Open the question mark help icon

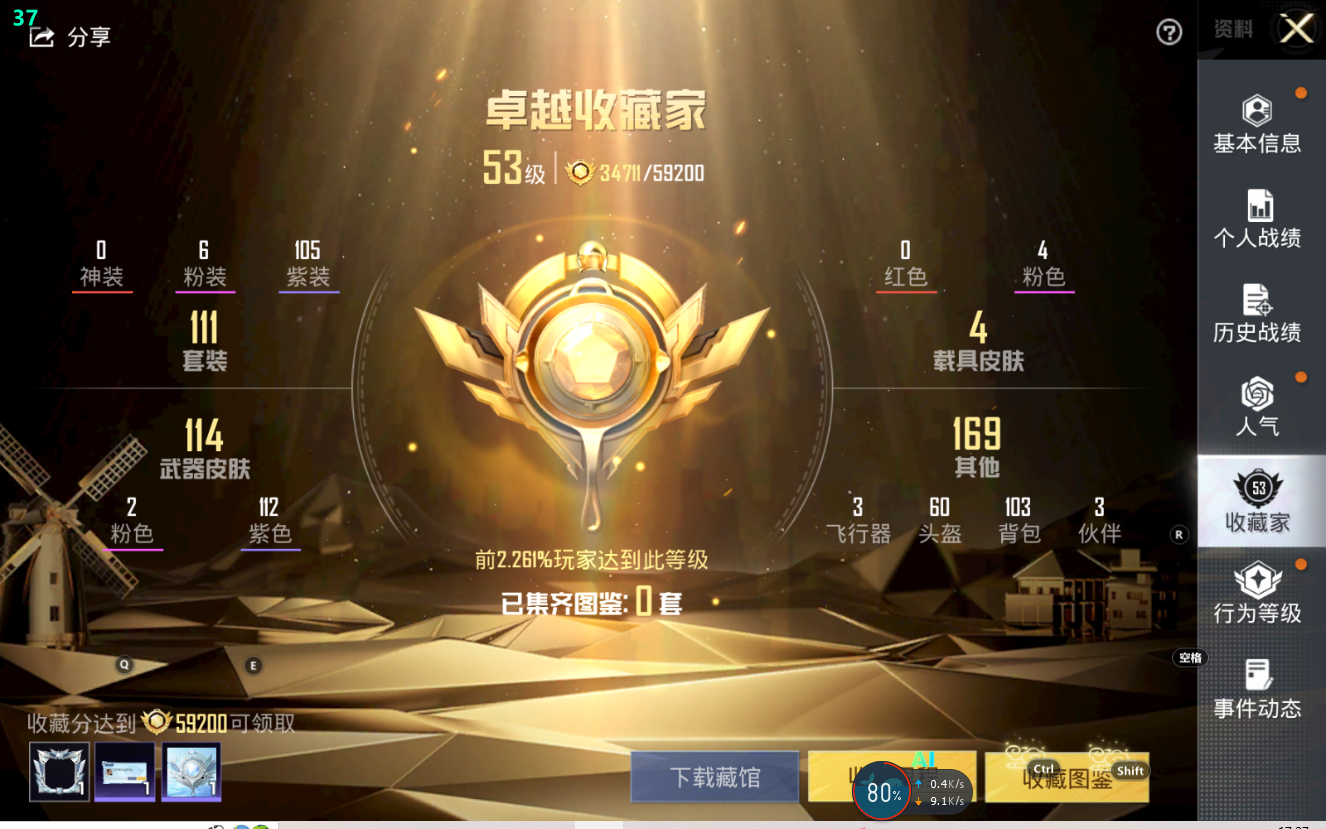pyautogui.click(x=1168, y=33)
